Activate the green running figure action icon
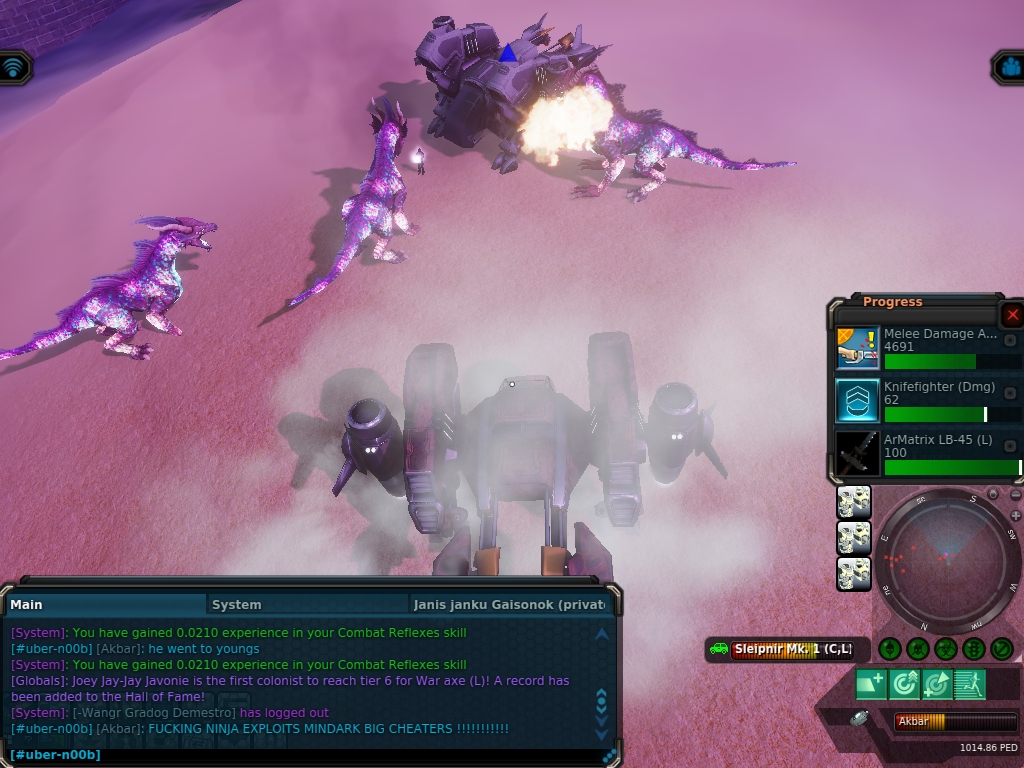This screenshot has width=1024, height=768. (970, 685)
